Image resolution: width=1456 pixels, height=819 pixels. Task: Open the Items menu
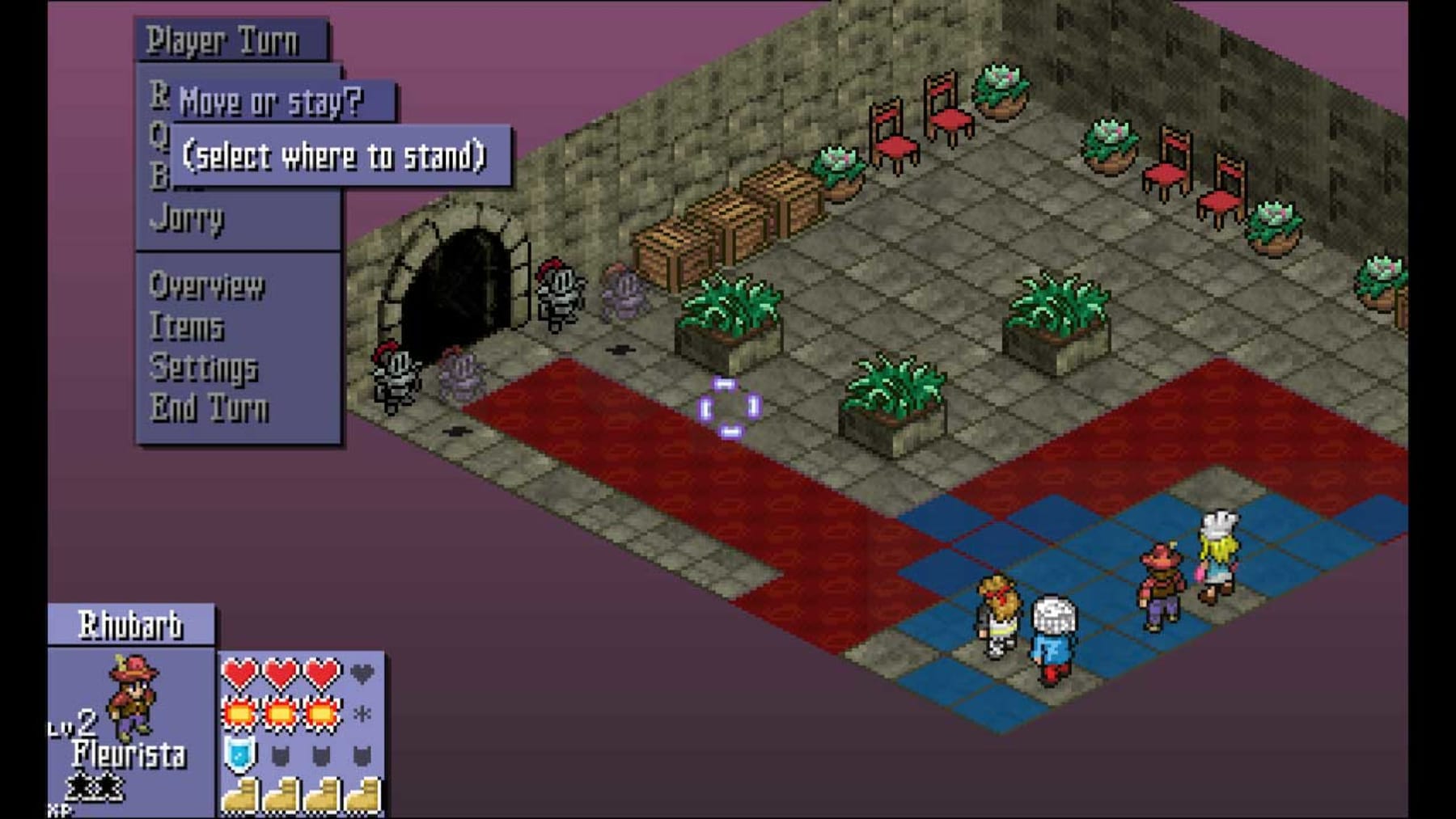click(x=187, y=327)
